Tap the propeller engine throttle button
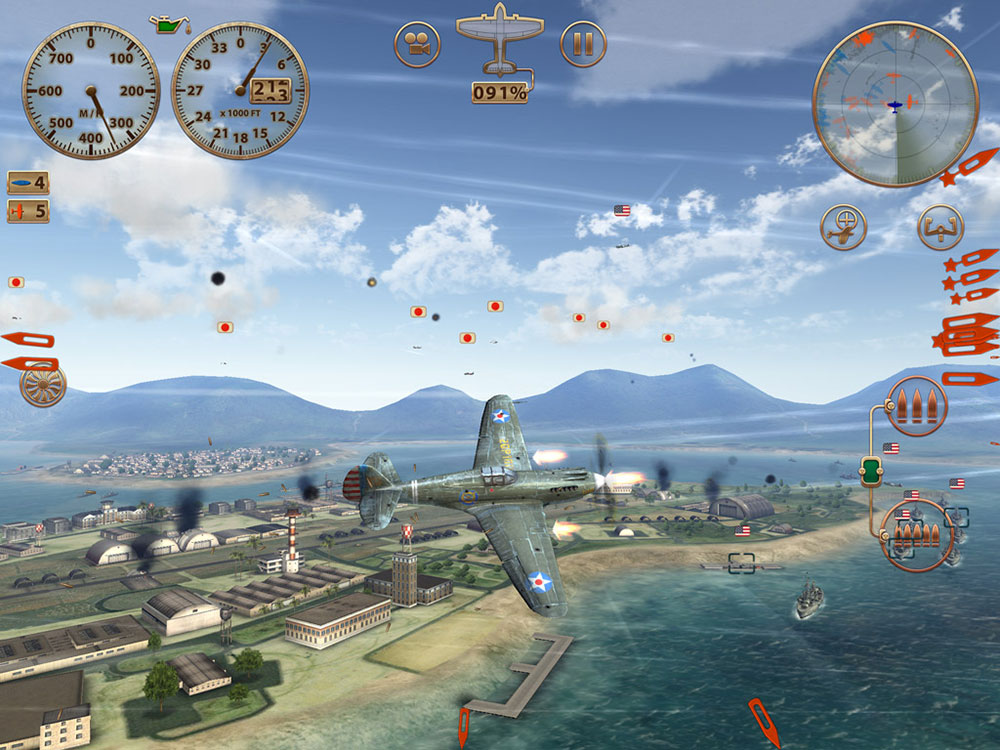 point(42,385)
